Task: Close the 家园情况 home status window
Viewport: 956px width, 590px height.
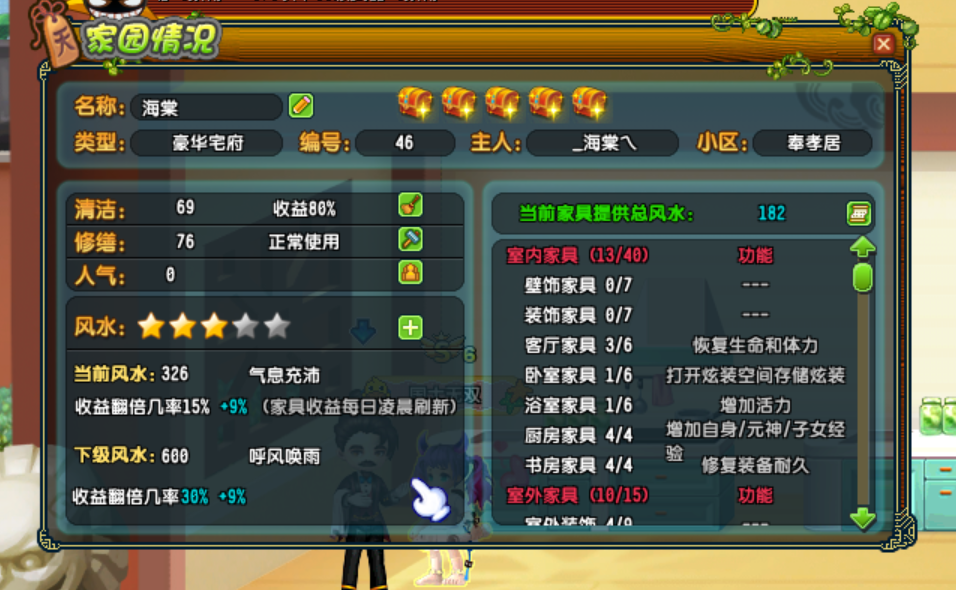Action: click(883, 44)
